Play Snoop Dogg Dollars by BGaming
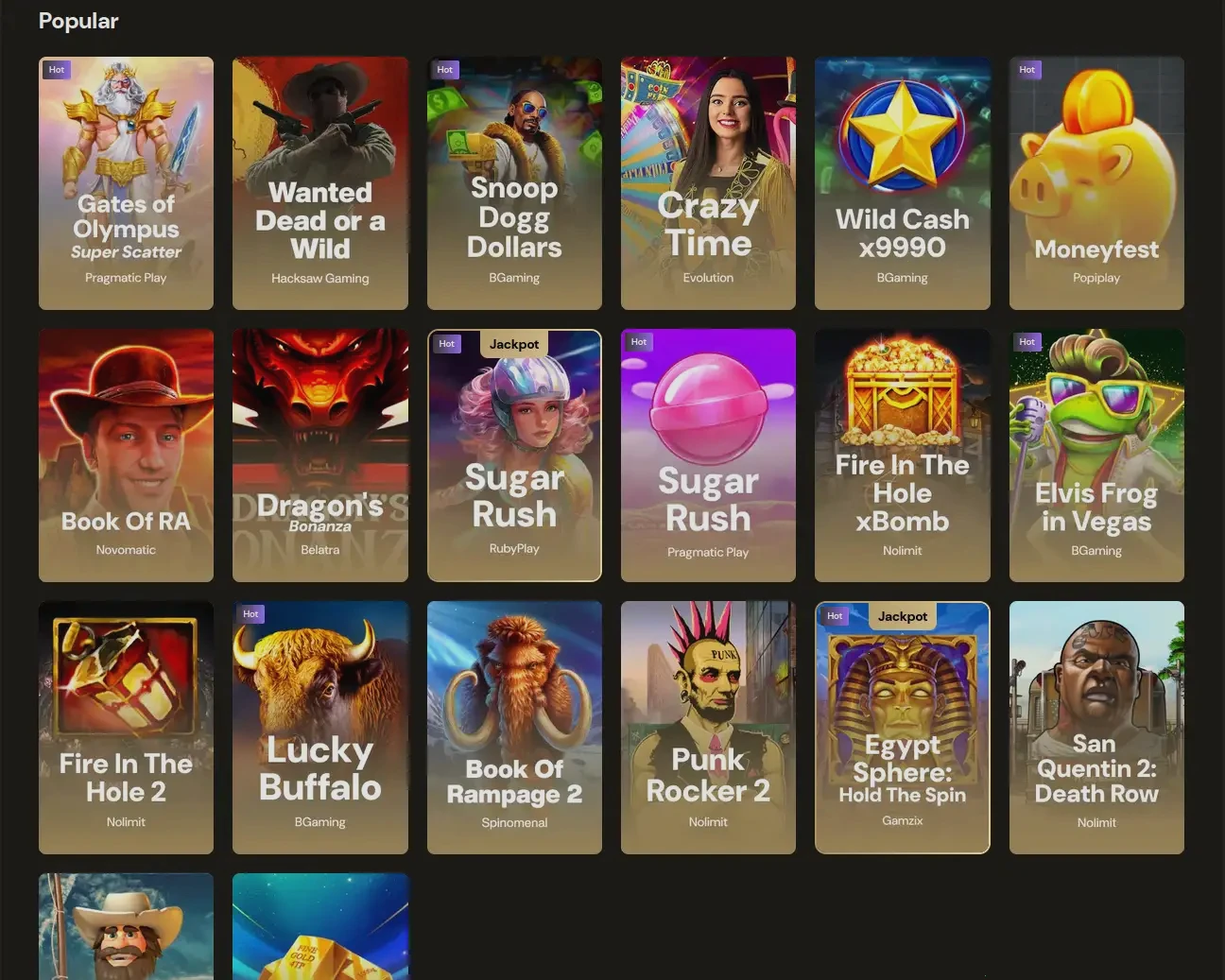The width and height of the screenshot is (1225, 980). pyautogui.click(x=514, y=182)
